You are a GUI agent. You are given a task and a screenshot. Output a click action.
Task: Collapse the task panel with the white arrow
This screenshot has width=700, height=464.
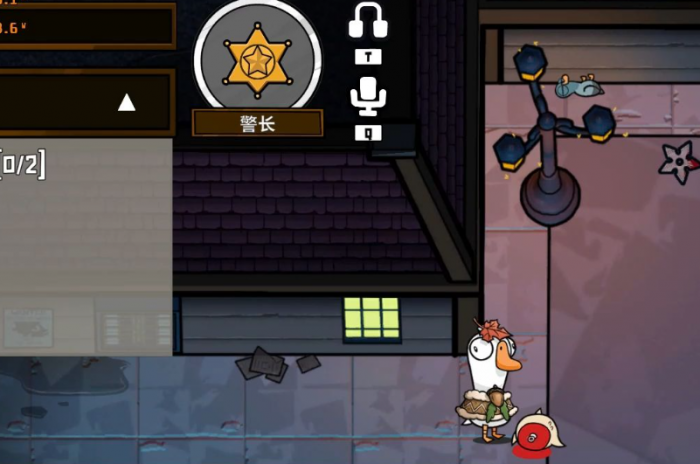[x=126, y=102]
